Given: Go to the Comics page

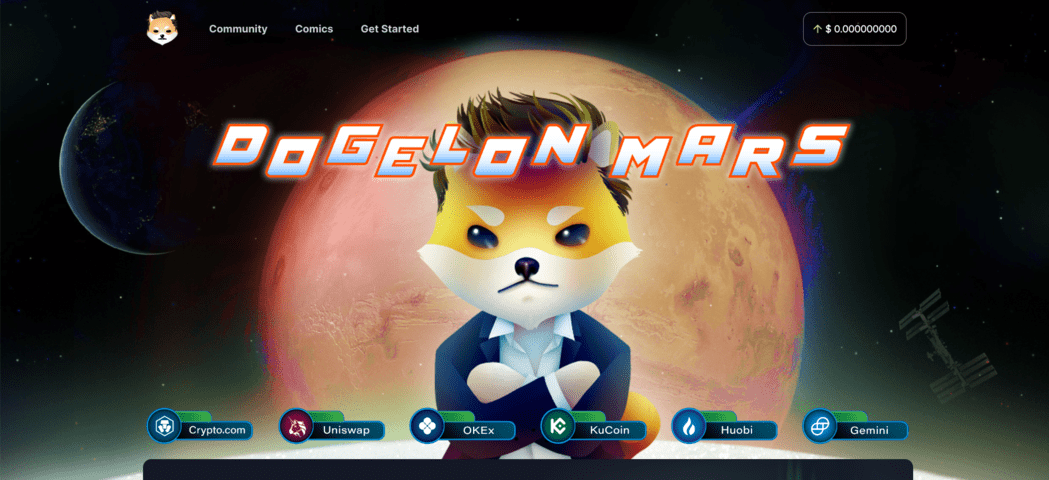Looking at the screenshot, I should [314, 29].
